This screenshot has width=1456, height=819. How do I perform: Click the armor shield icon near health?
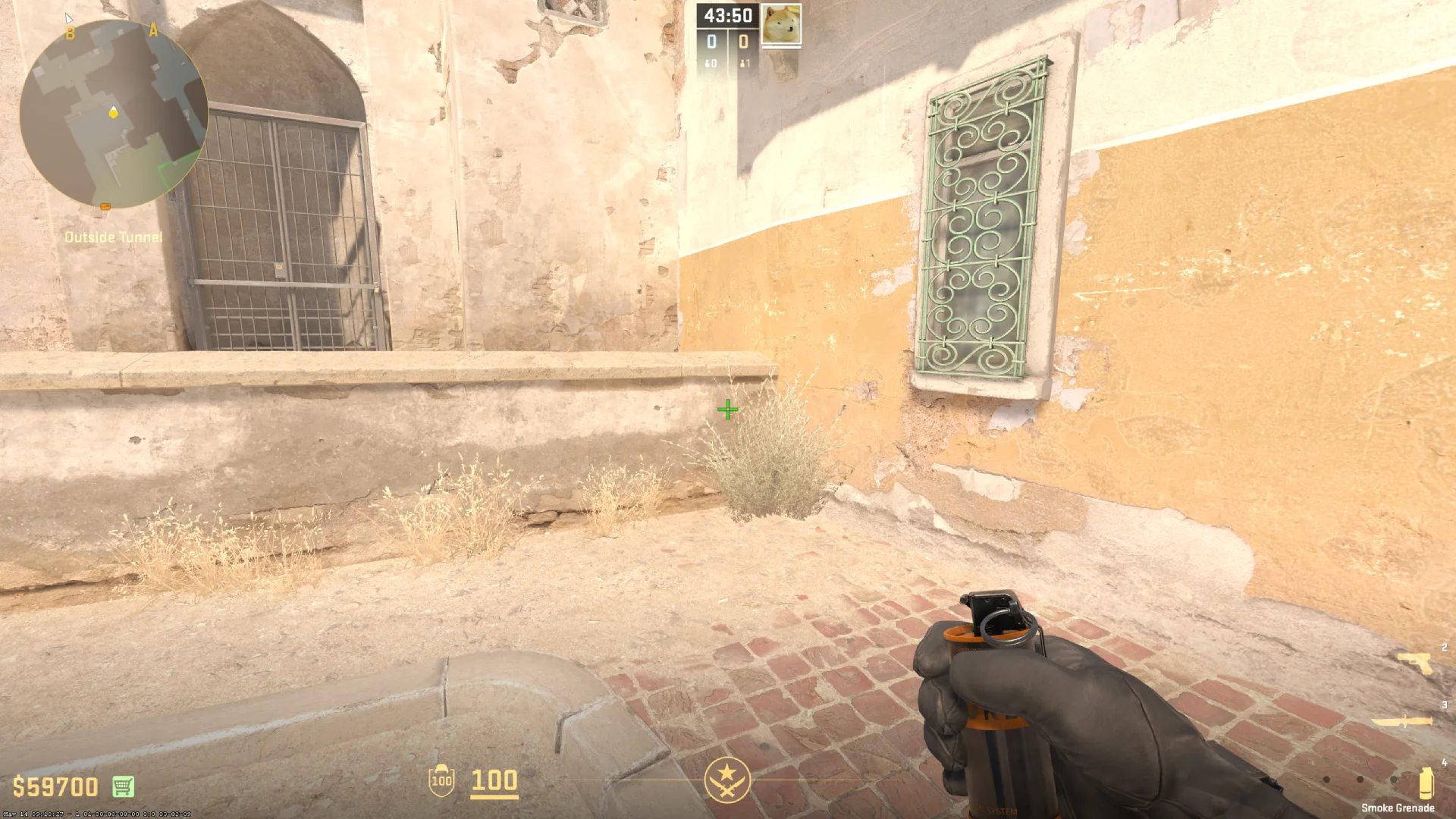[x=440, y=779]
